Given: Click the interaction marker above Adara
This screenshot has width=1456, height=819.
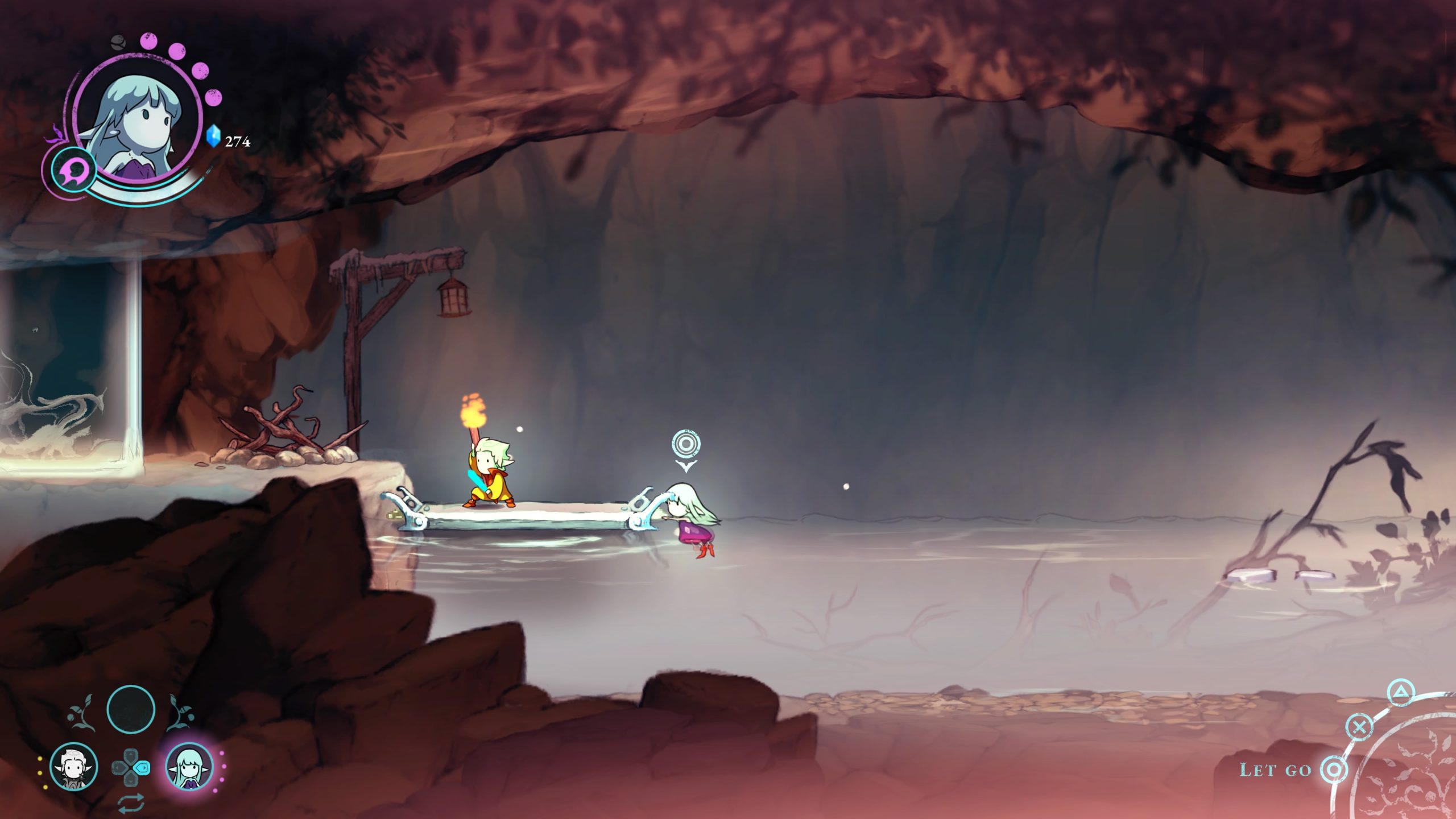Looking at the screenshot, I should tap(686, 443).
